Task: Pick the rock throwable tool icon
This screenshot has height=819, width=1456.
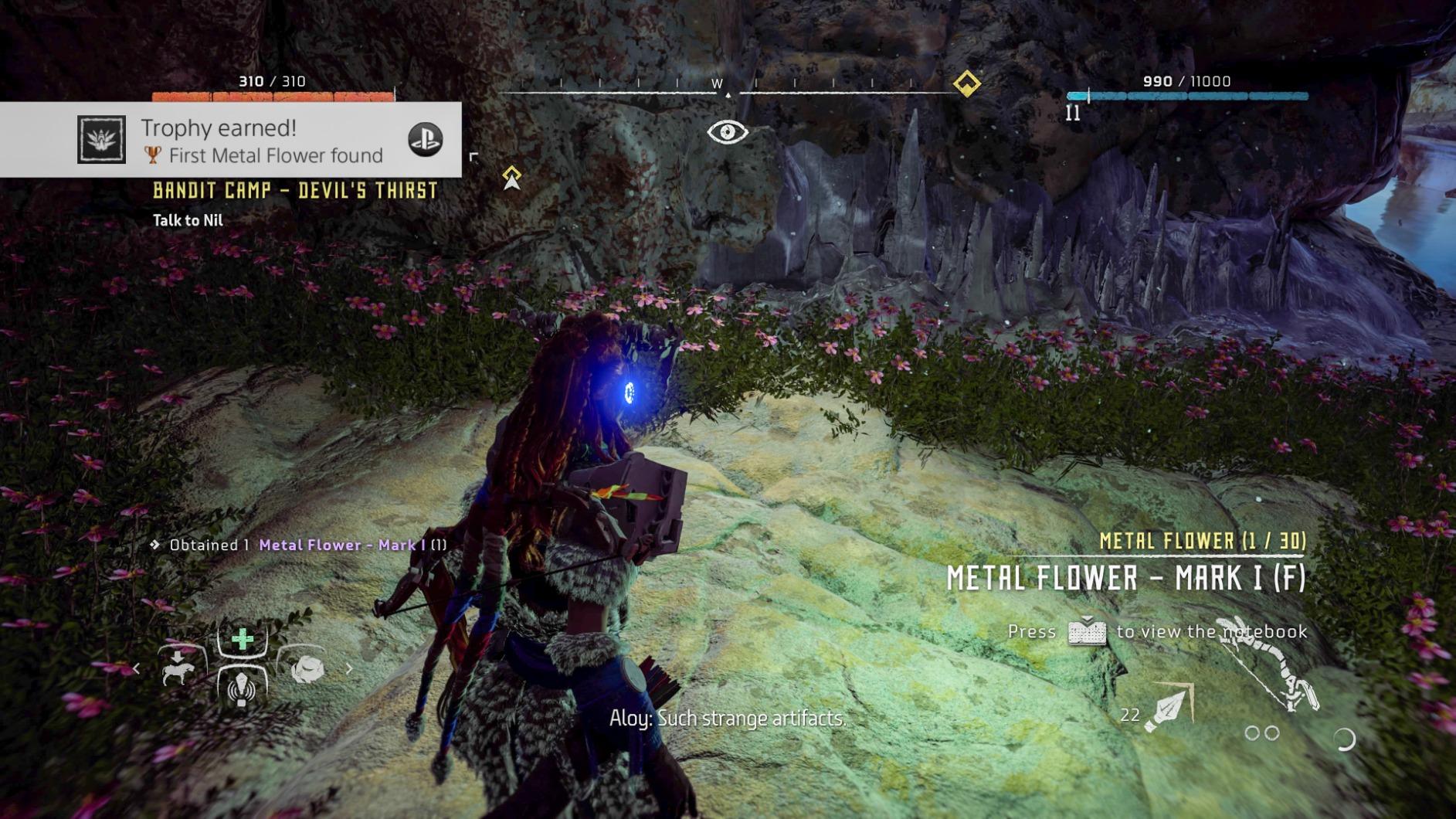Action: (307, 669)
